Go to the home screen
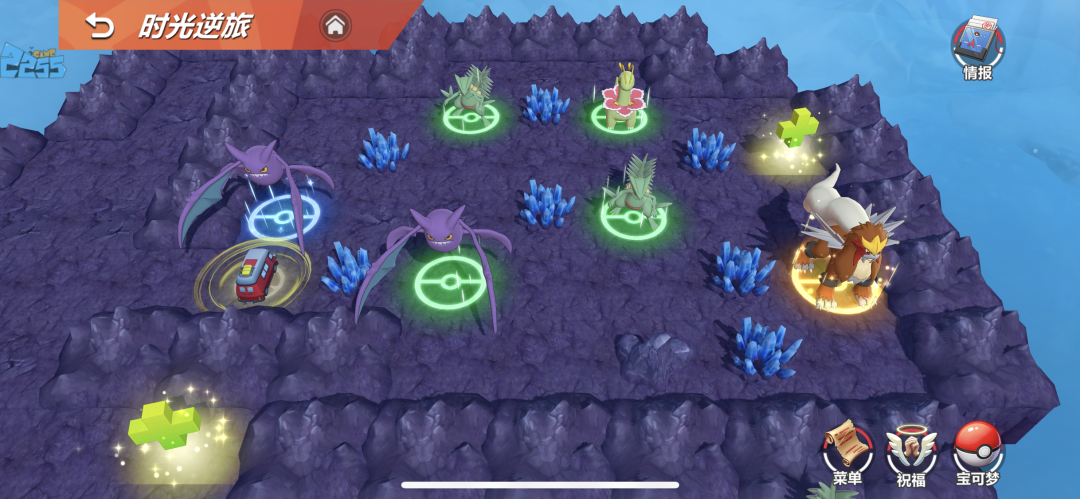The height and width of the screenshot is (499, 1080). pos(335,26)
